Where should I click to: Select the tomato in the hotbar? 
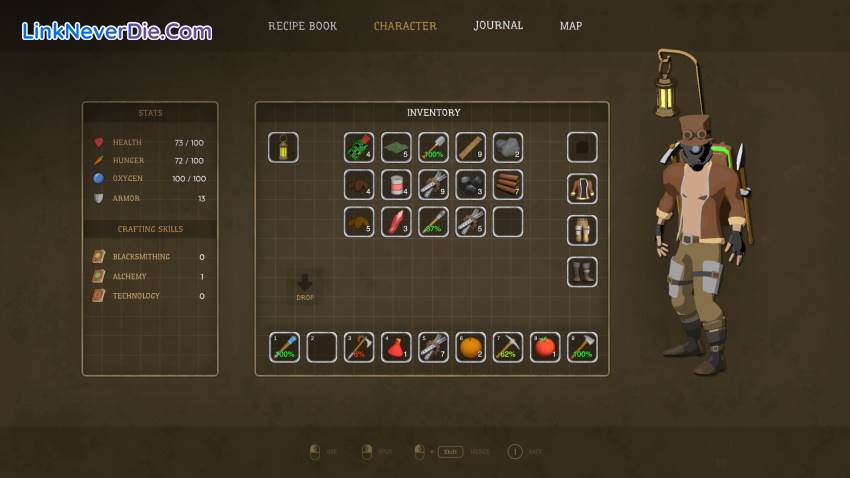click(x=544, y=347)
